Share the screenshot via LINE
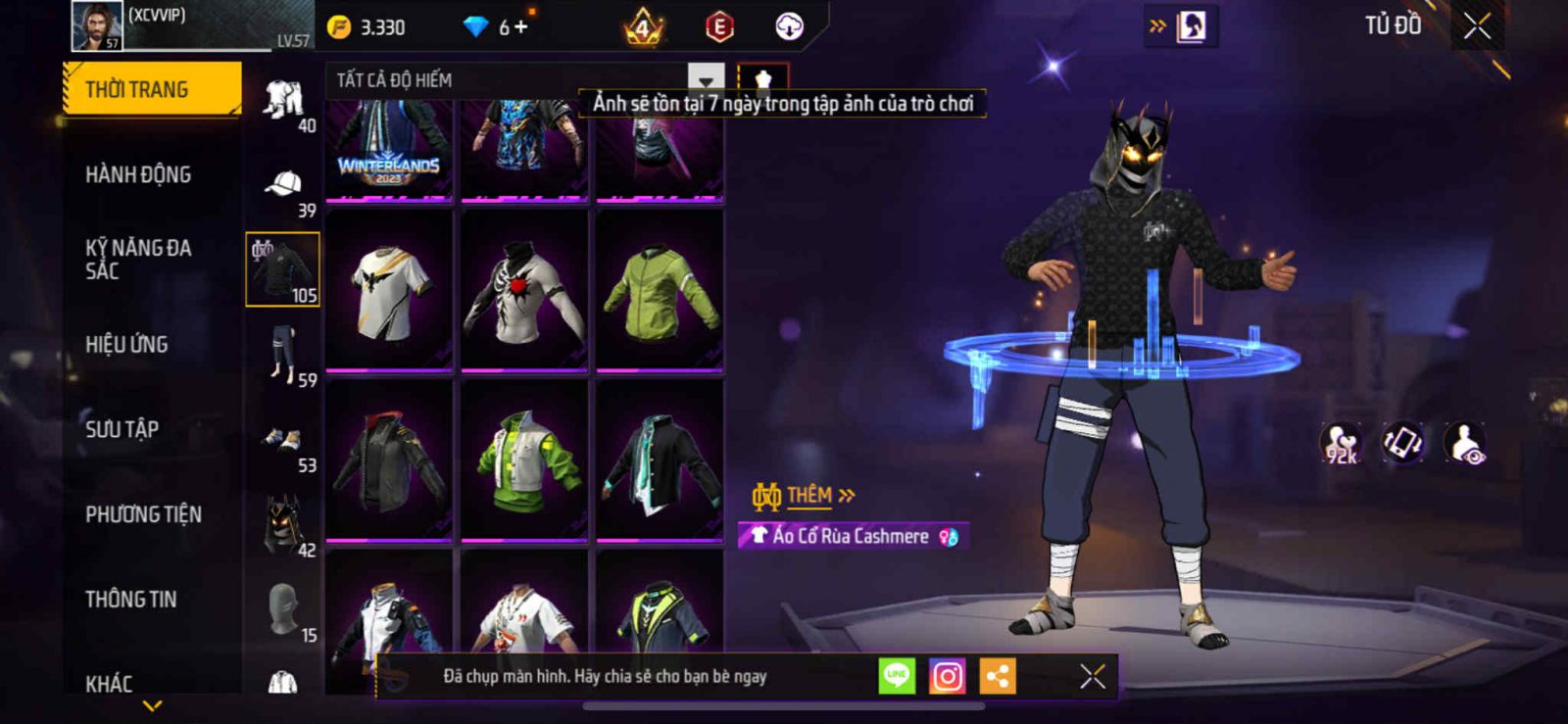The width and height of the screenshot is (1568, 724). (x=897, y=676)
